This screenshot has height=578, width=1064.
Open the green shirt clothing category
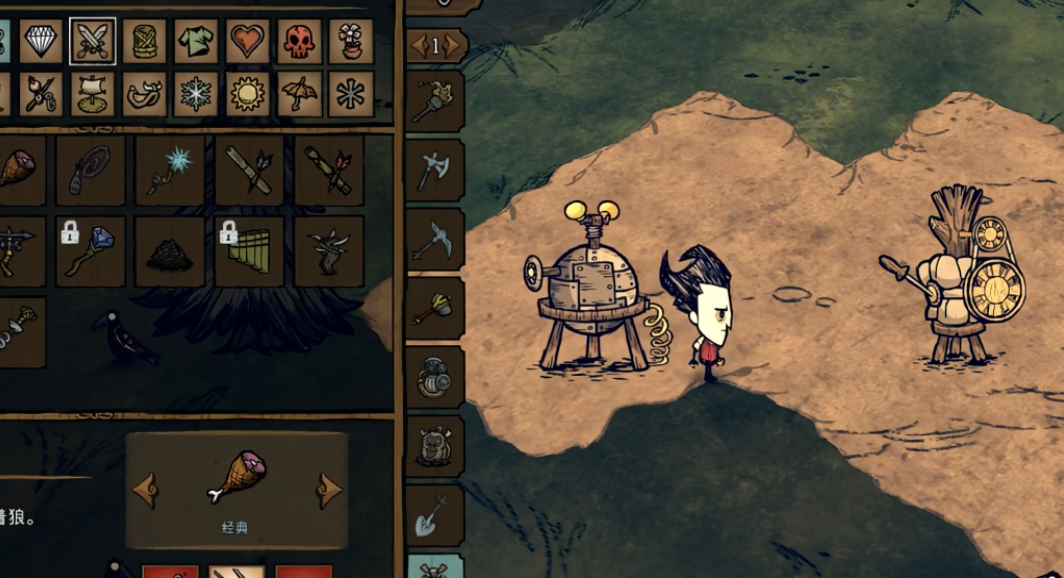197,41
